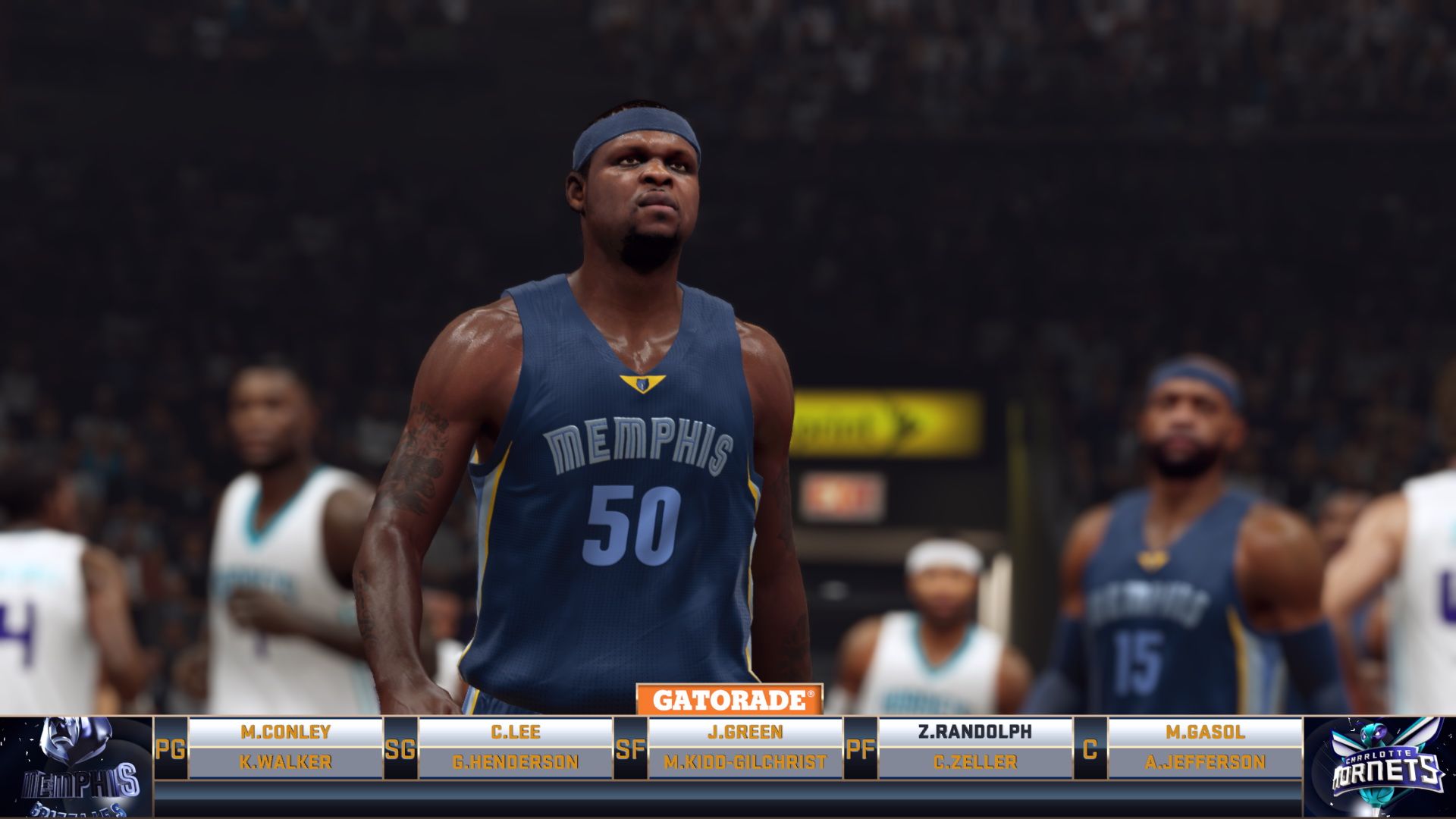
Task: Choose M.Kidd-Gilchrist's lineup entry
Action: pos(745,762)
